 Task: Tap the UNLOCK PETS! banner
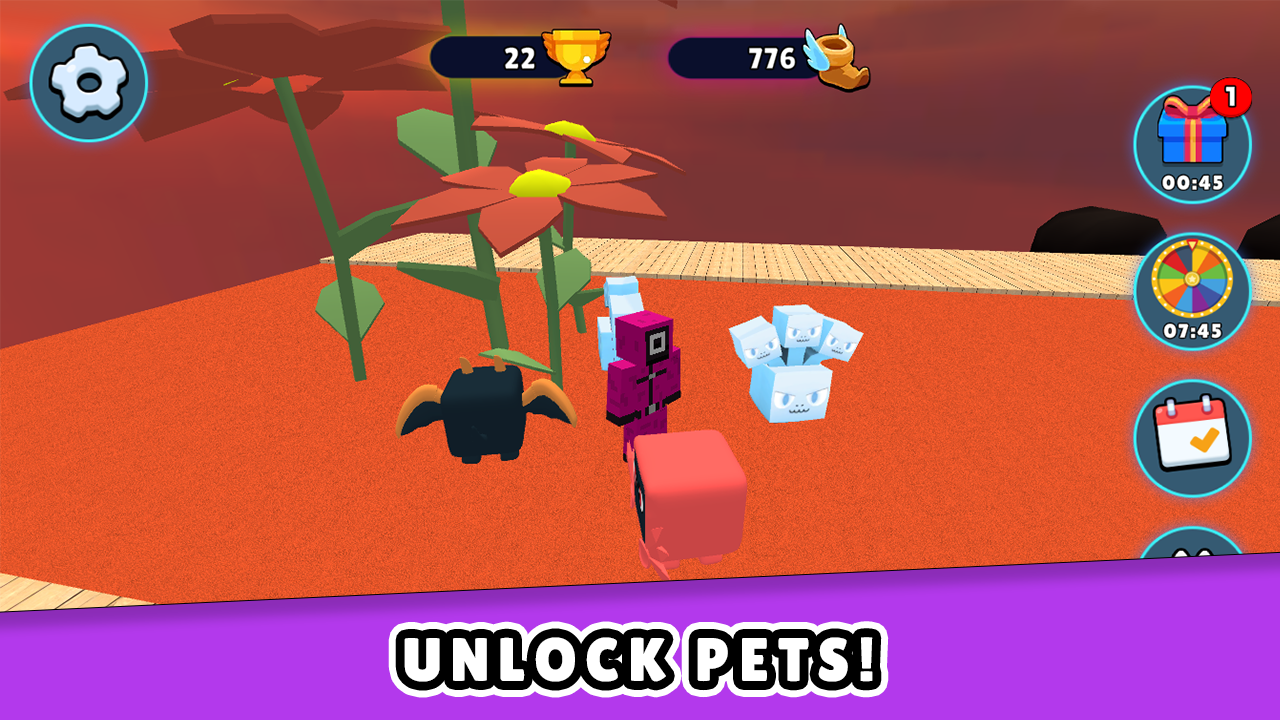pos(640,660)
